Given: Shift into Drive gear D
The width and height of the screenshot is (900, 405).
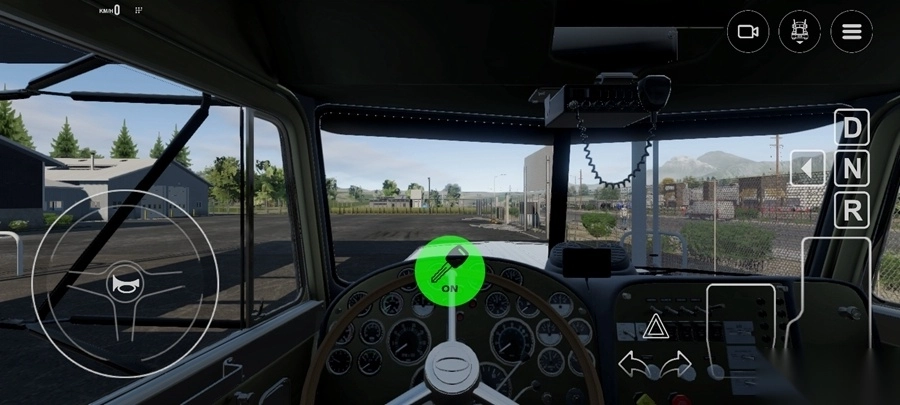Looking at the screenshot, I should 851,128.
